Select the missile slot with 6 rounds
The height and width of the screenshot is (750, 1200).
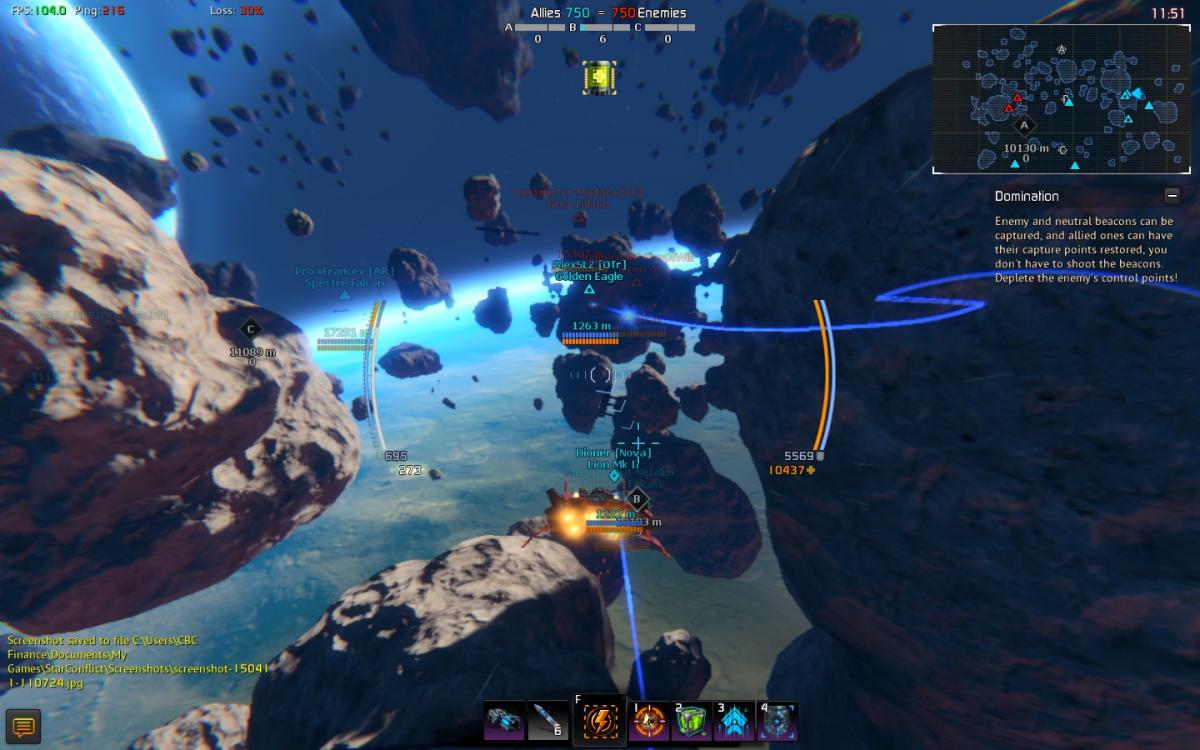(548, 721)
